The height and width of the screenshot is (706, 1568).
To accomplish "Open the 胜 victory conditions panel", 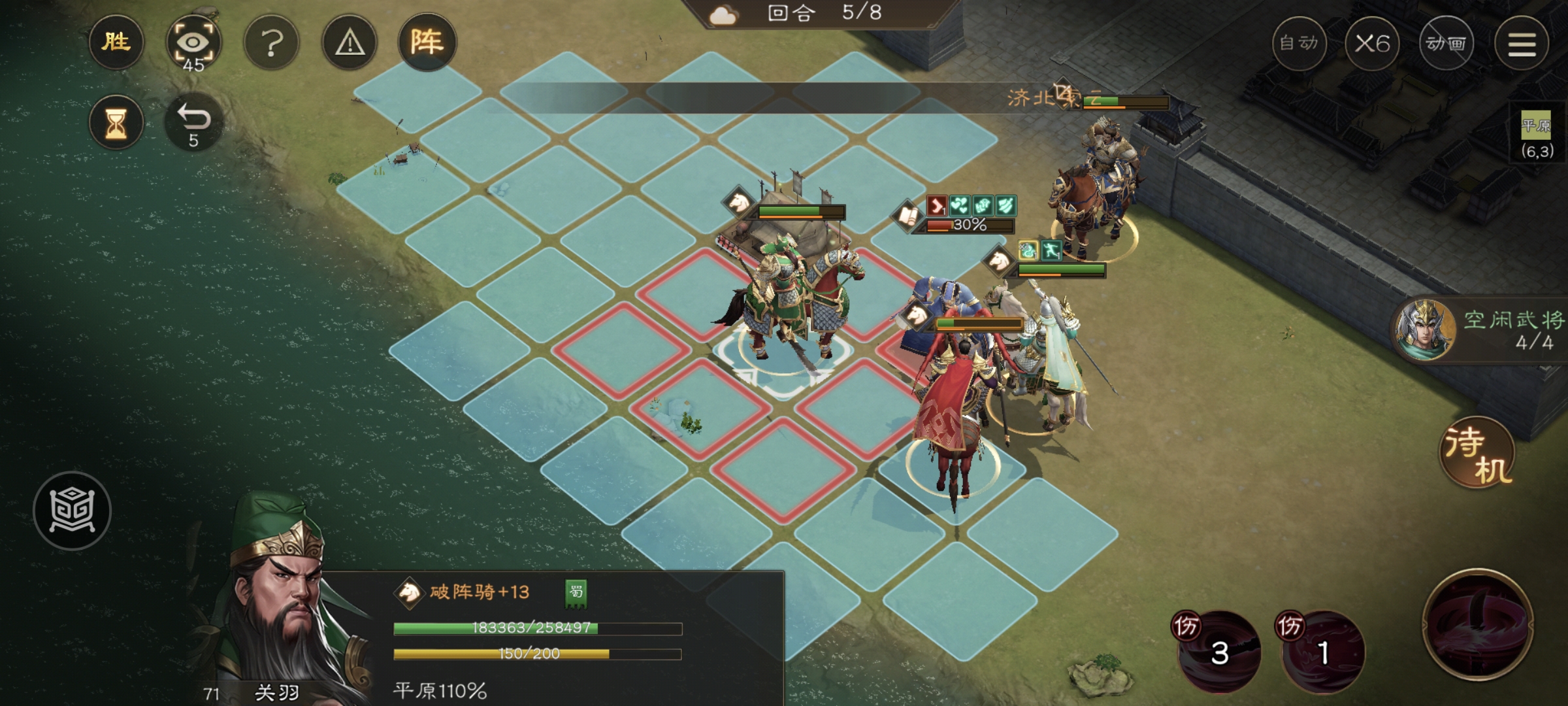I will pyautogui.click(x=116, y=42).
